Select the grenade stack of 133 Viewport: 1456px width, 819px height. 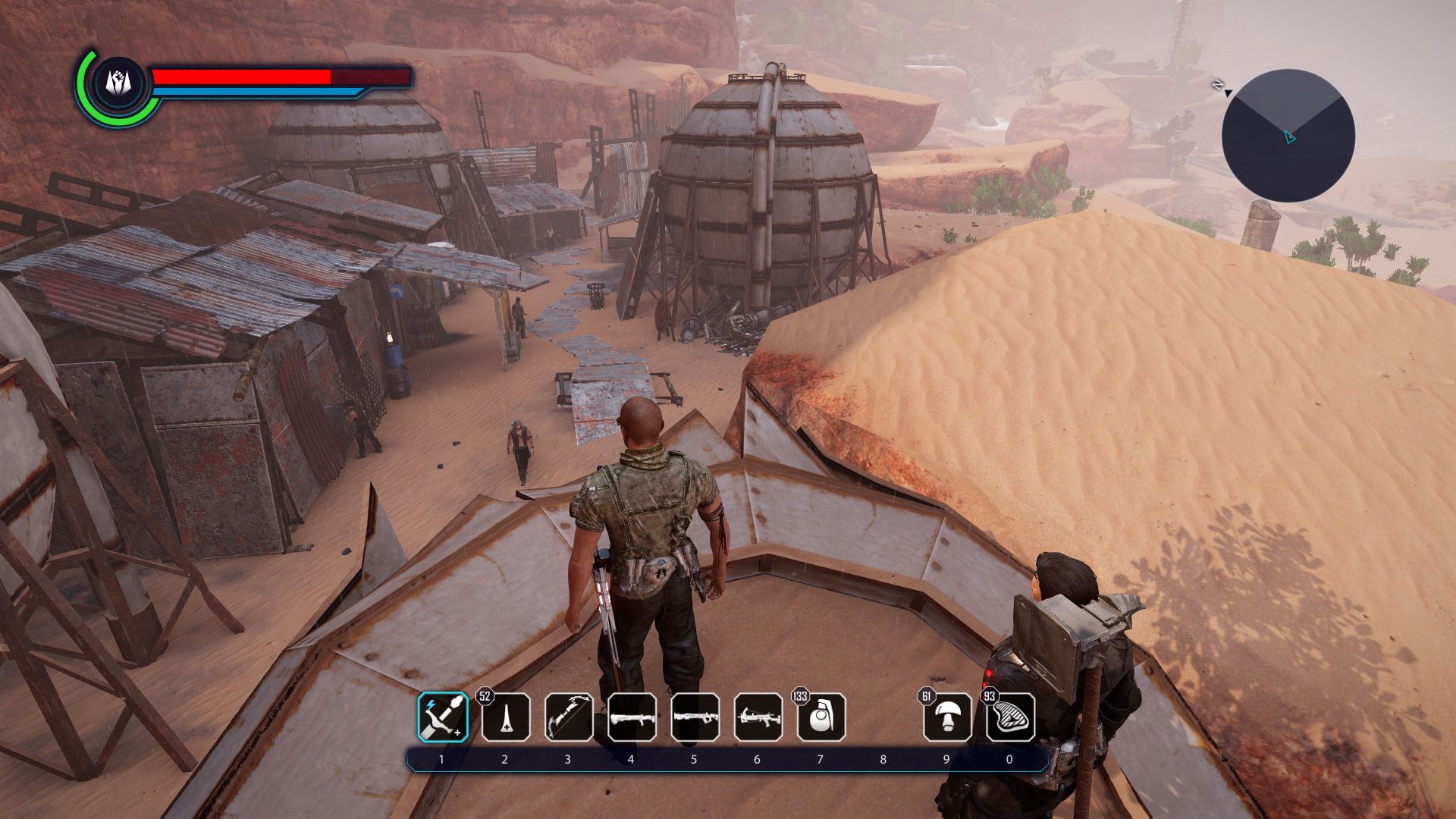(821, 717)
